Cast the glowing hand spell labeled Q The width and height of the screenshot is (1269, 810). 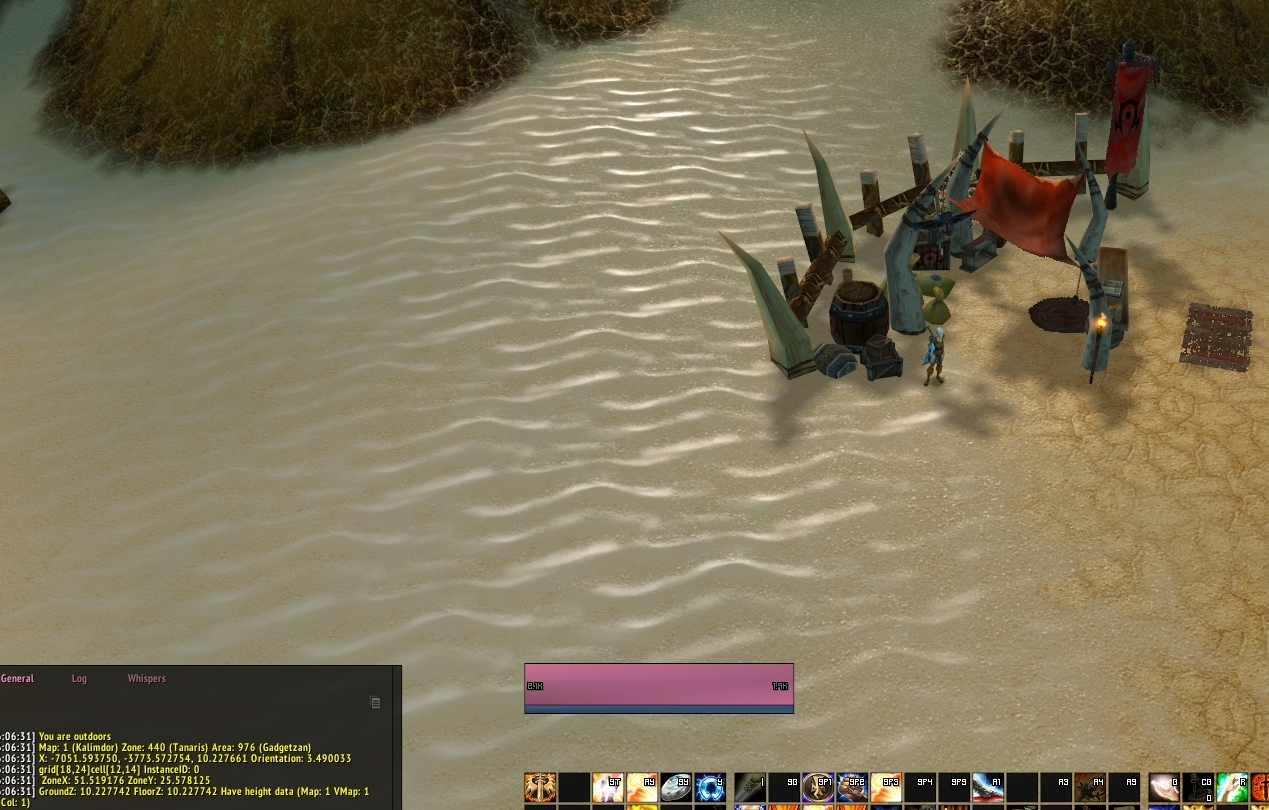pyautogui.click(x=1164, y=787)
